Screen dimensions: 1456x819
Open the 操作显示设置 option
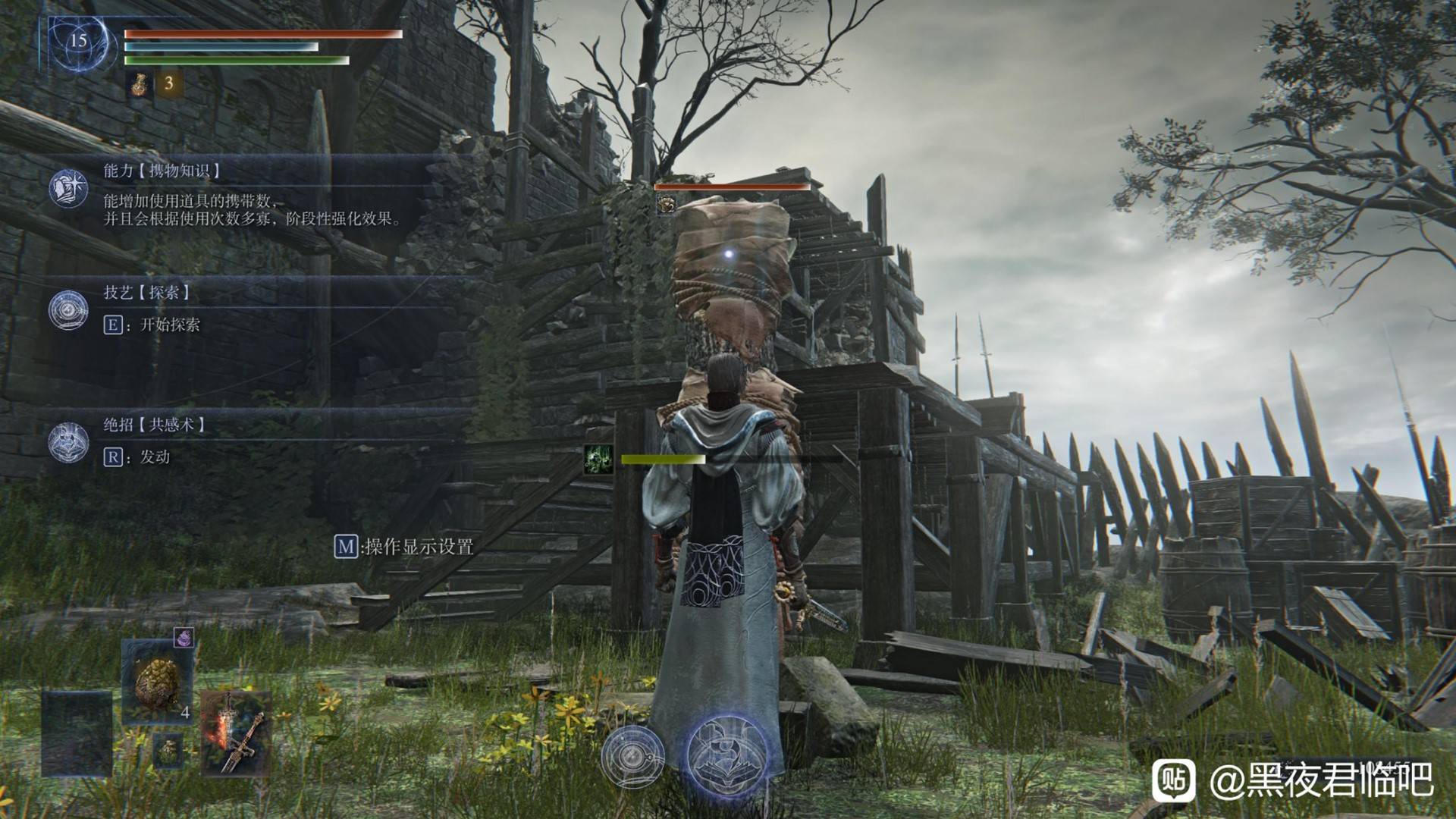click(x=404, y=546)
